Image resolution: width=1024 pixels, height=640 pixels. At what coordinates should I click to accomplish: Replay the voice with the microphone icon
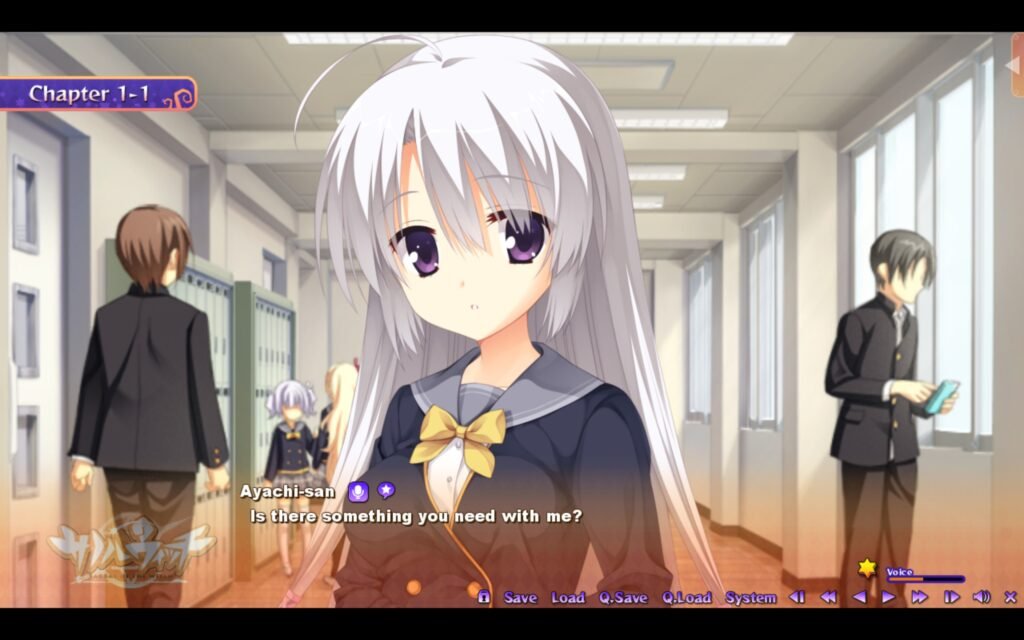point(358,491)
